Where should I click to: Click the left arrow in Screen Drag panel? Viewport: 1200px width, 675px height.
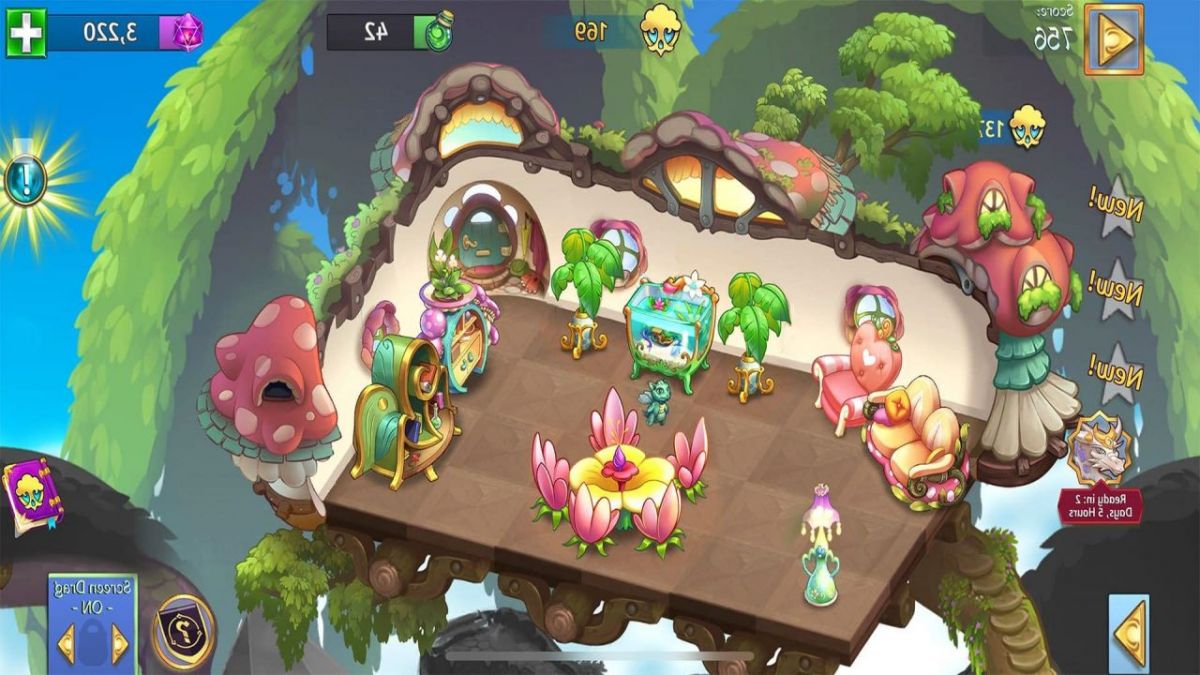66,644
